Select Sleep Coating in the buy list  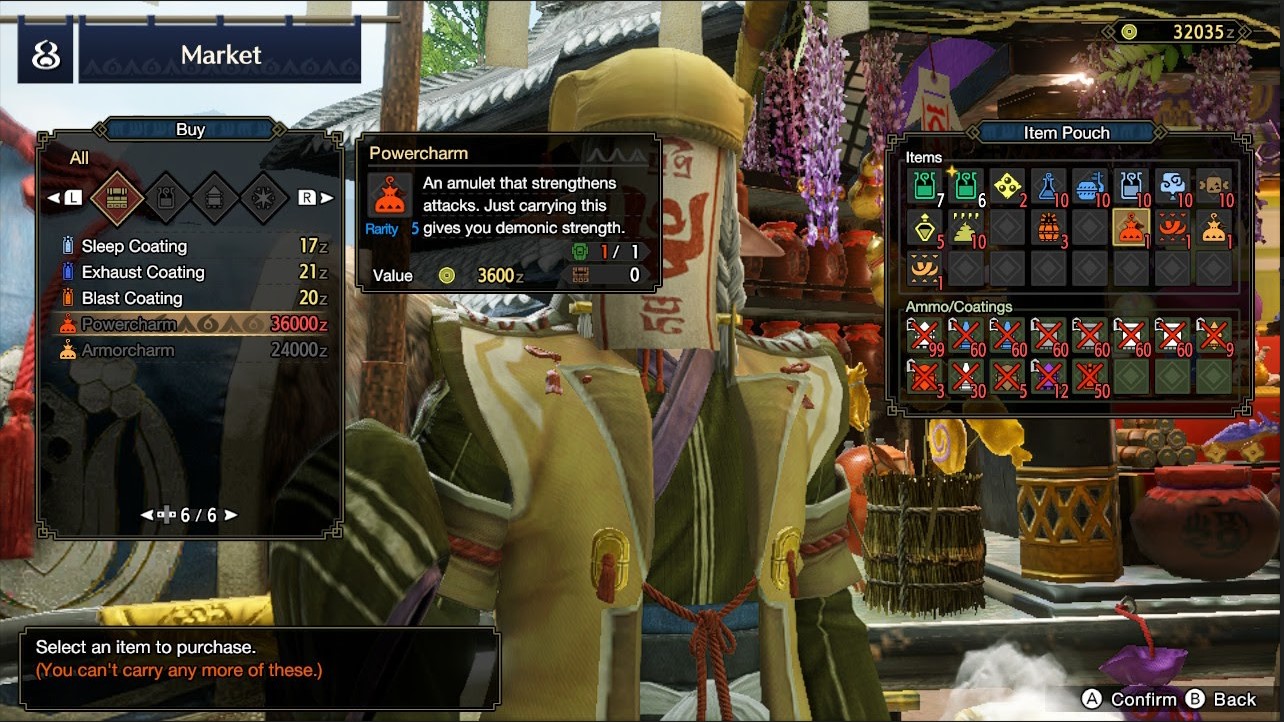point(134,246)
